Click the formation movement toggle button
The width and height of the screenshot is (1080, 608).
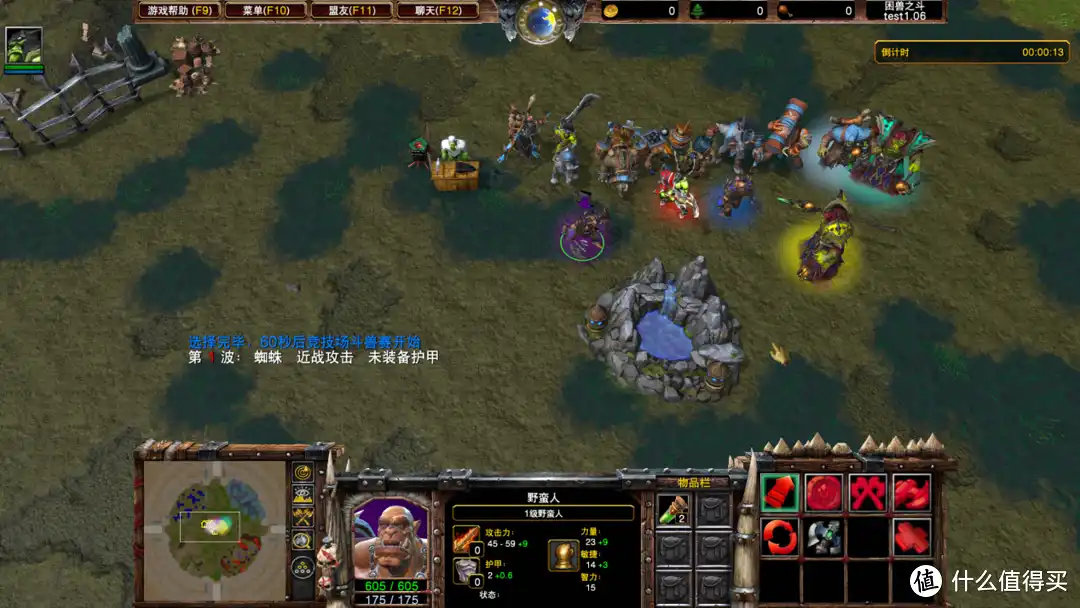point(302,567)
